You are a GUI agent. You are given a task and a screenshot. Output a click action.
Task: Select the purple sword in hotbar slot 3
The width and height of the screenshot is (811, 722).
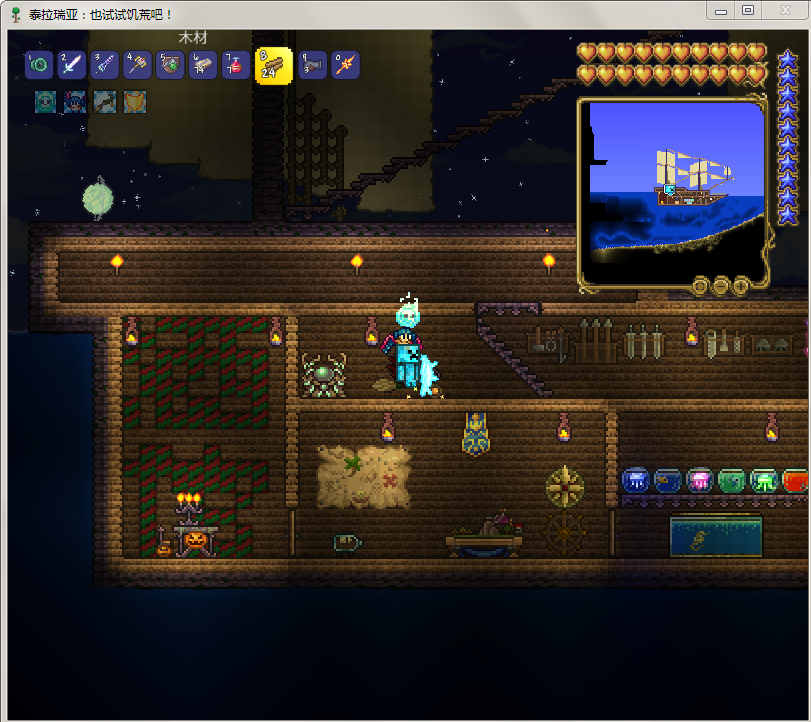pyautogui.click(x=104, y=65)
